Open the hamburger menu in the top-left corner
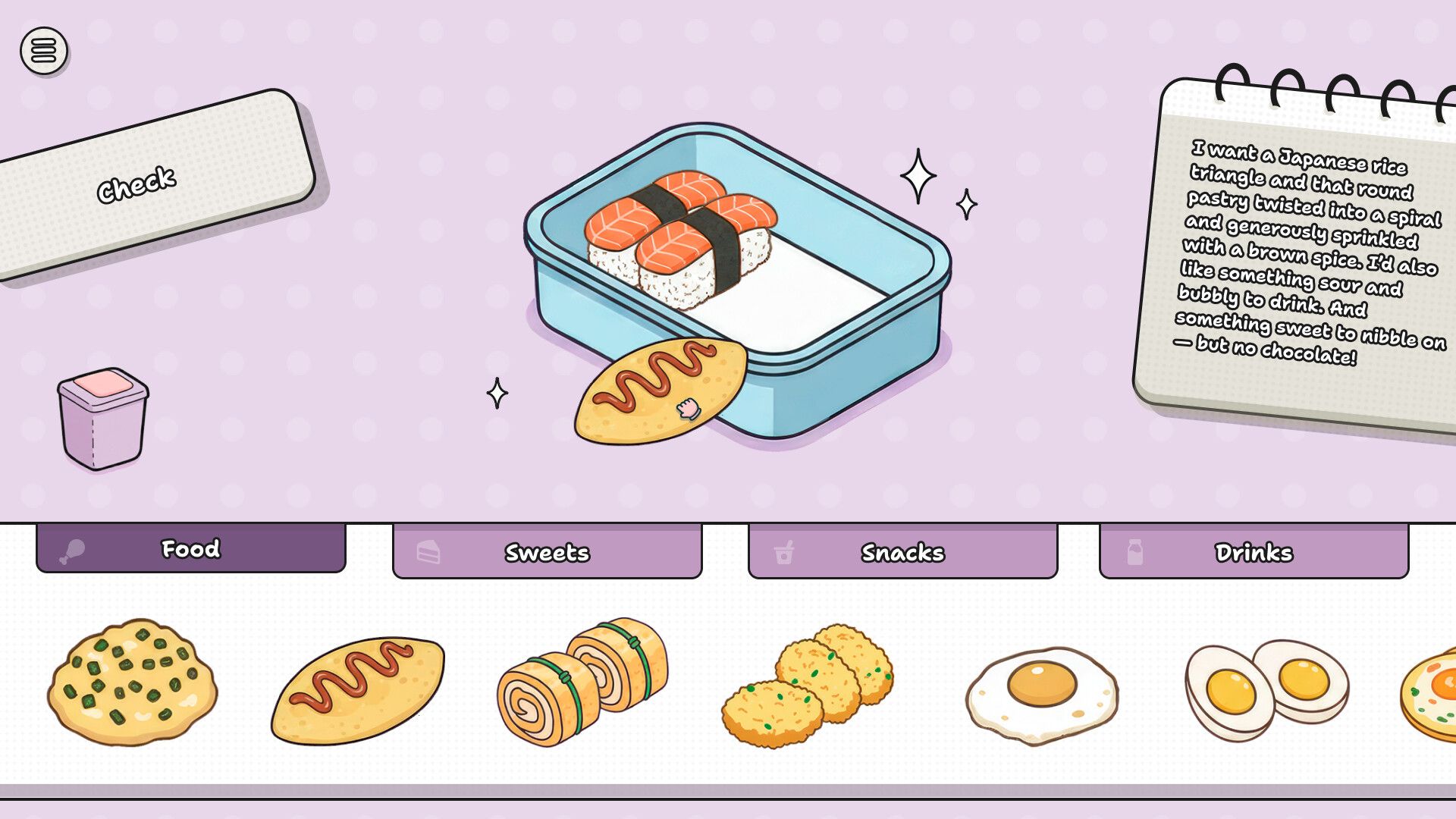 click(43, 50)
